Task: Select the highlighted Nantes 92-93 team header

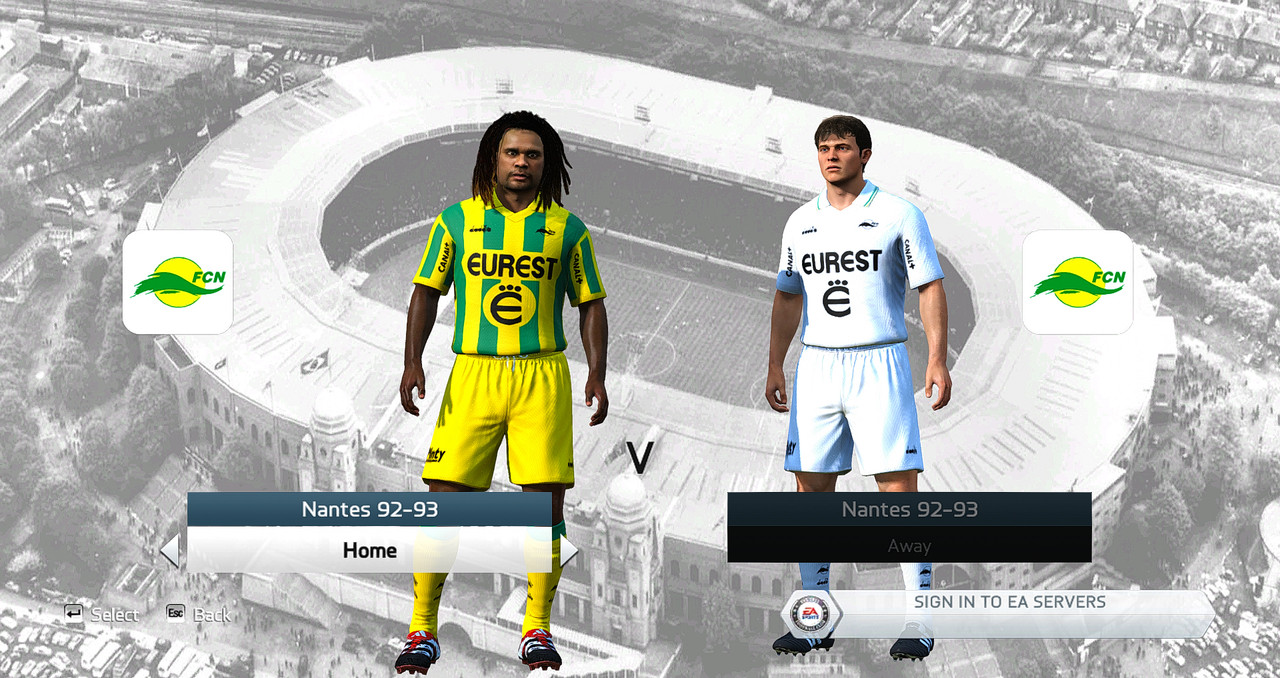Action: [x=369, y=510]
